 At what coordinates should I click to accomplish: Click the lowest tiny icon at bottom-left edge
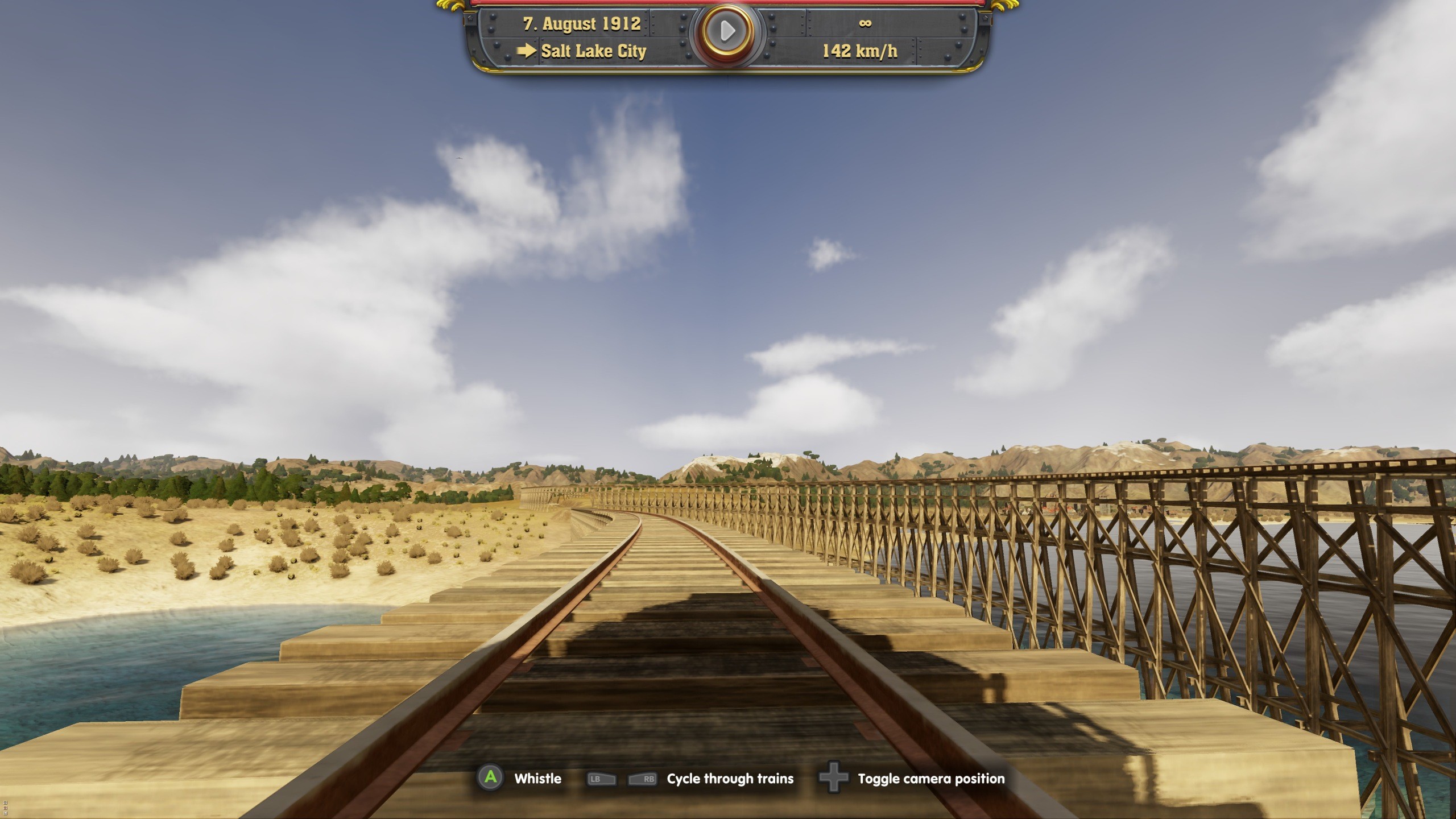[5, 814]
